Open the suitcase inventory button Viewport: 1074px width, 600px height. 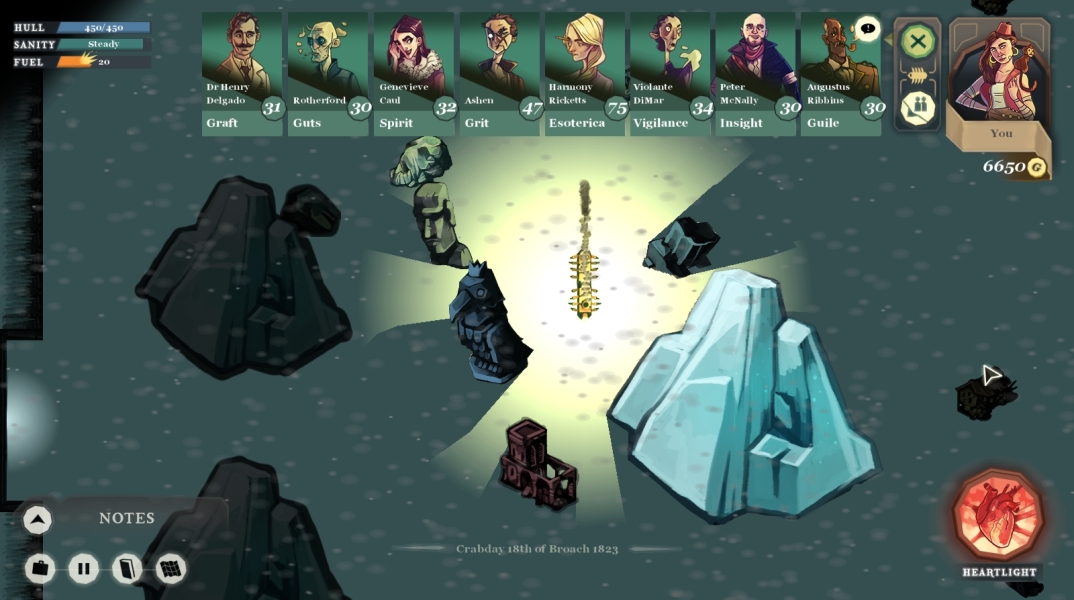click(40, 569)
